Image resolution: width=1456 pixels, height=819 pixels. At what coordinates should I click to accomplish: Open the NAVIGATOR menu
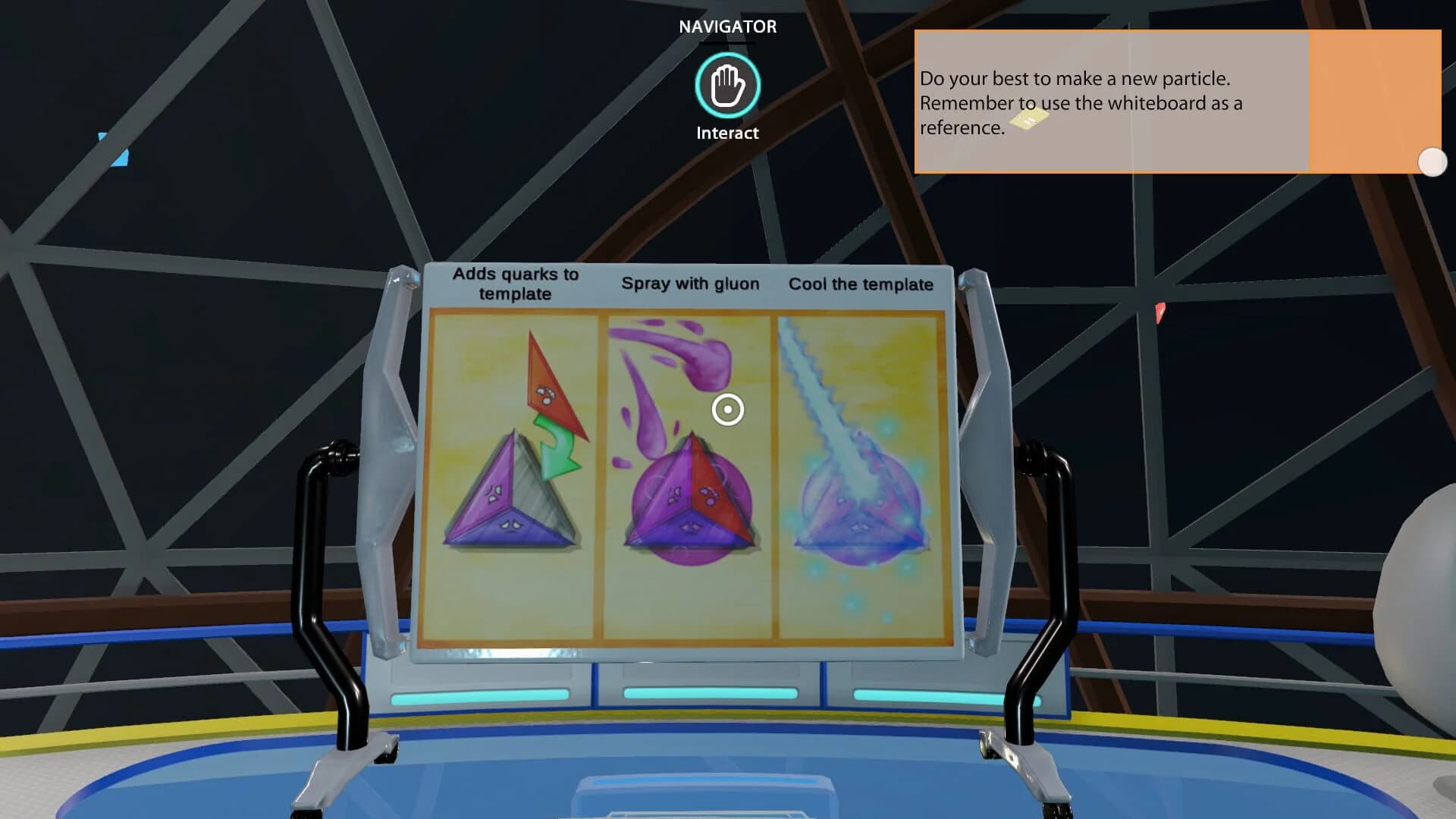pos(726,26)
